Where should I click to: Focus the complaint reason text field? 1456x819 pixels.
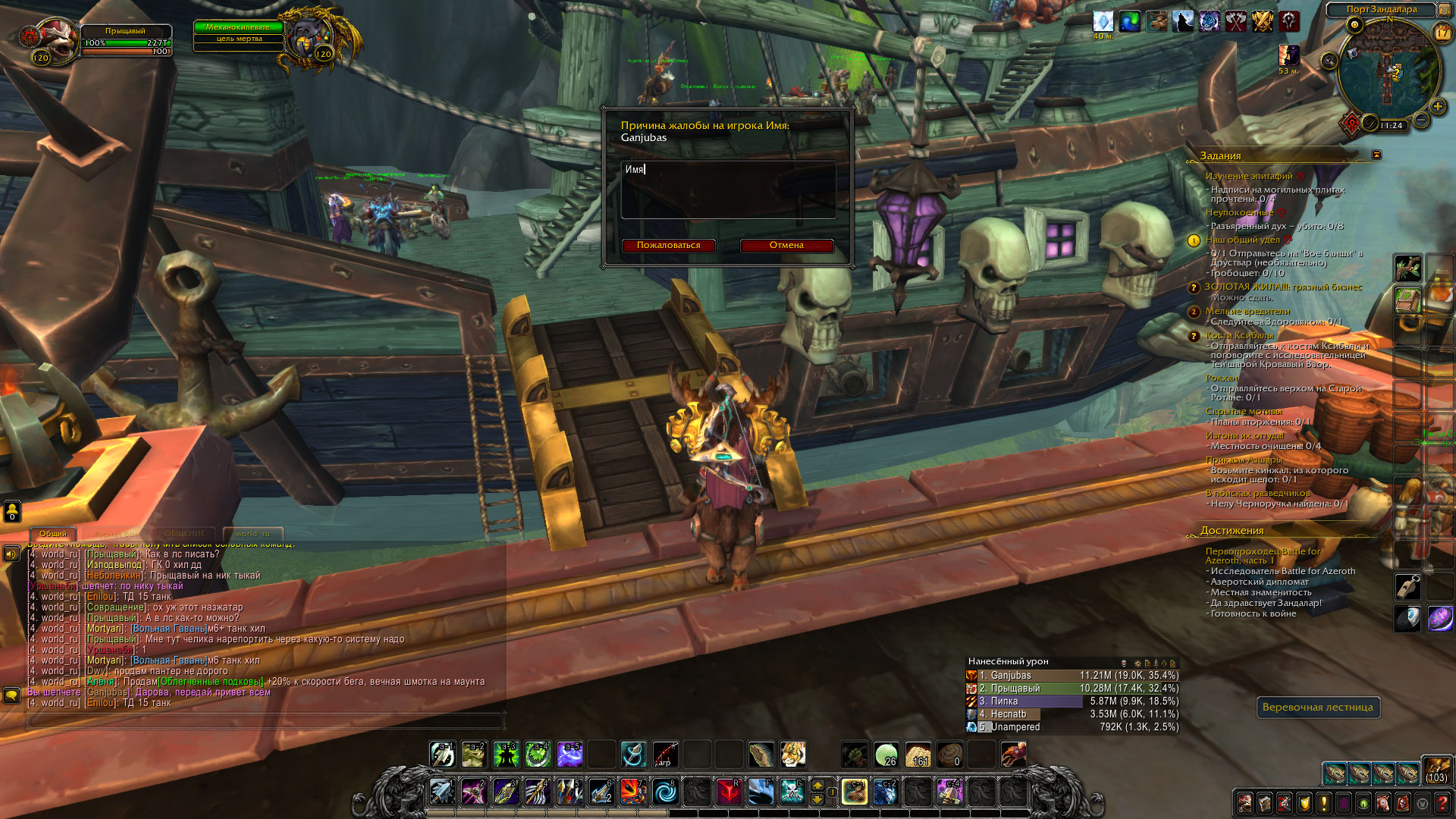728,190
